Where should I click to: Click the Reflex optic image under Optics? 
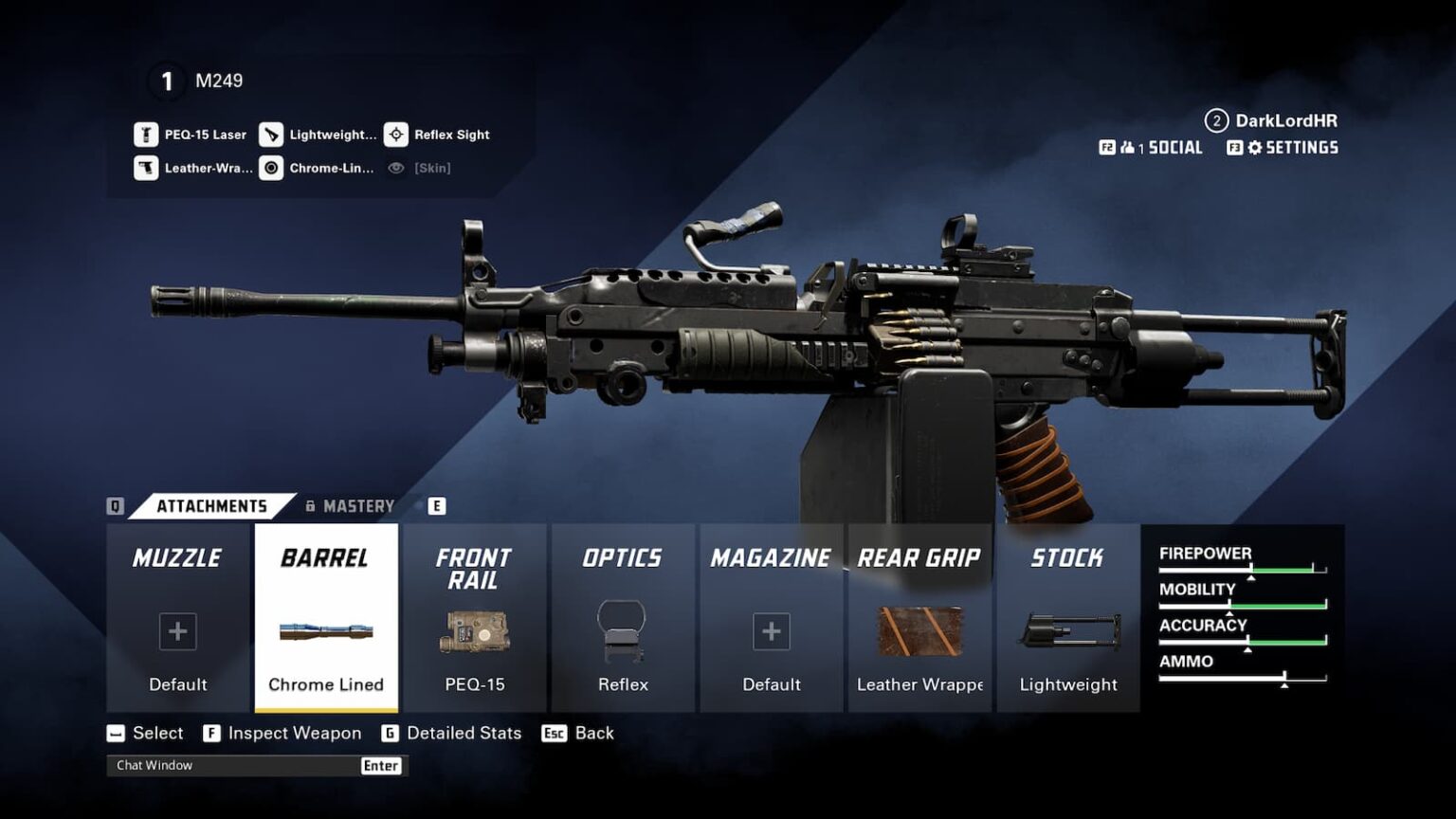pyautogui.click(x=622, y=630)
